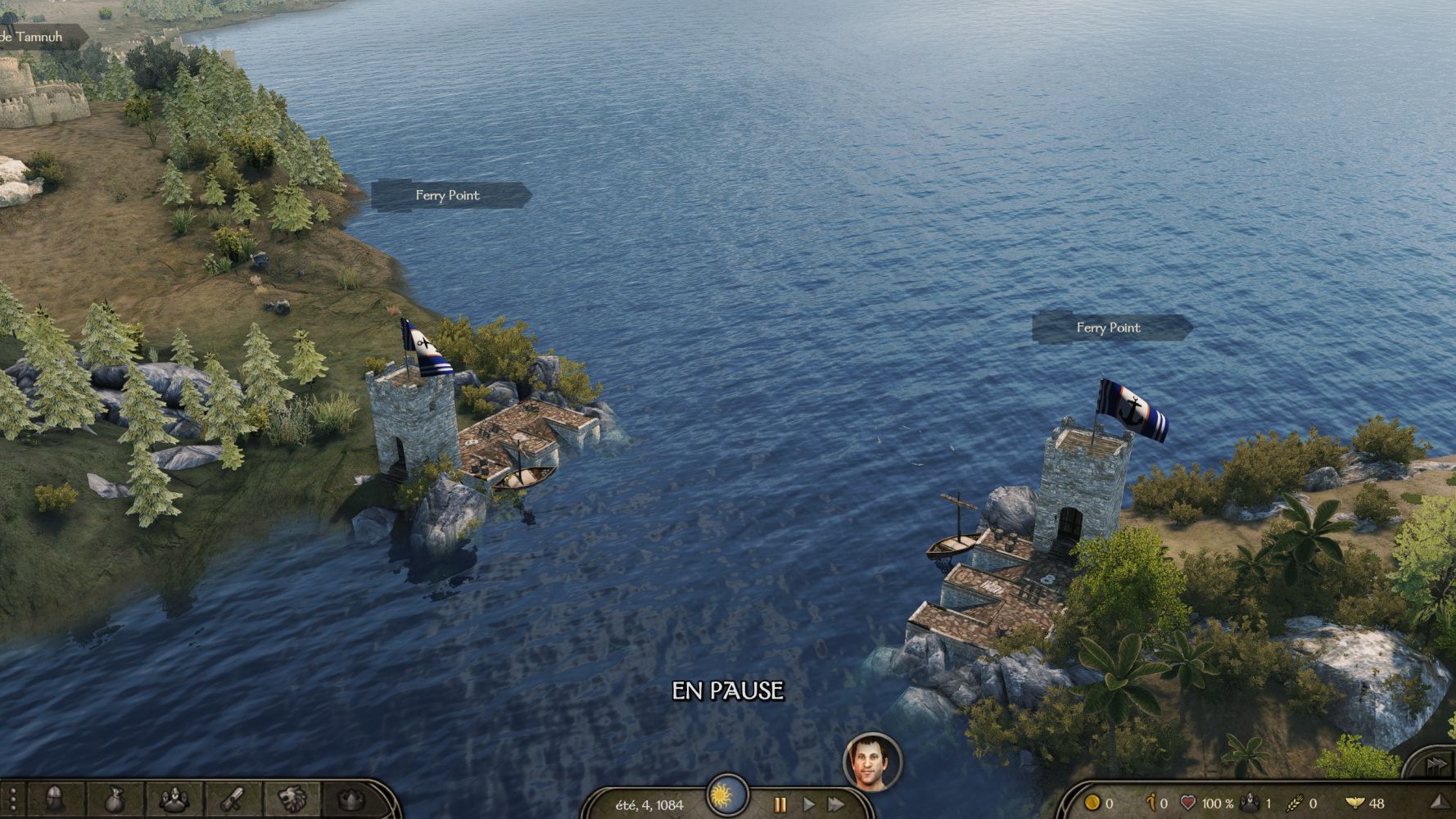Open the party screen troops icon
This screenshot has height=819, width=1456.
pos(174,799)
